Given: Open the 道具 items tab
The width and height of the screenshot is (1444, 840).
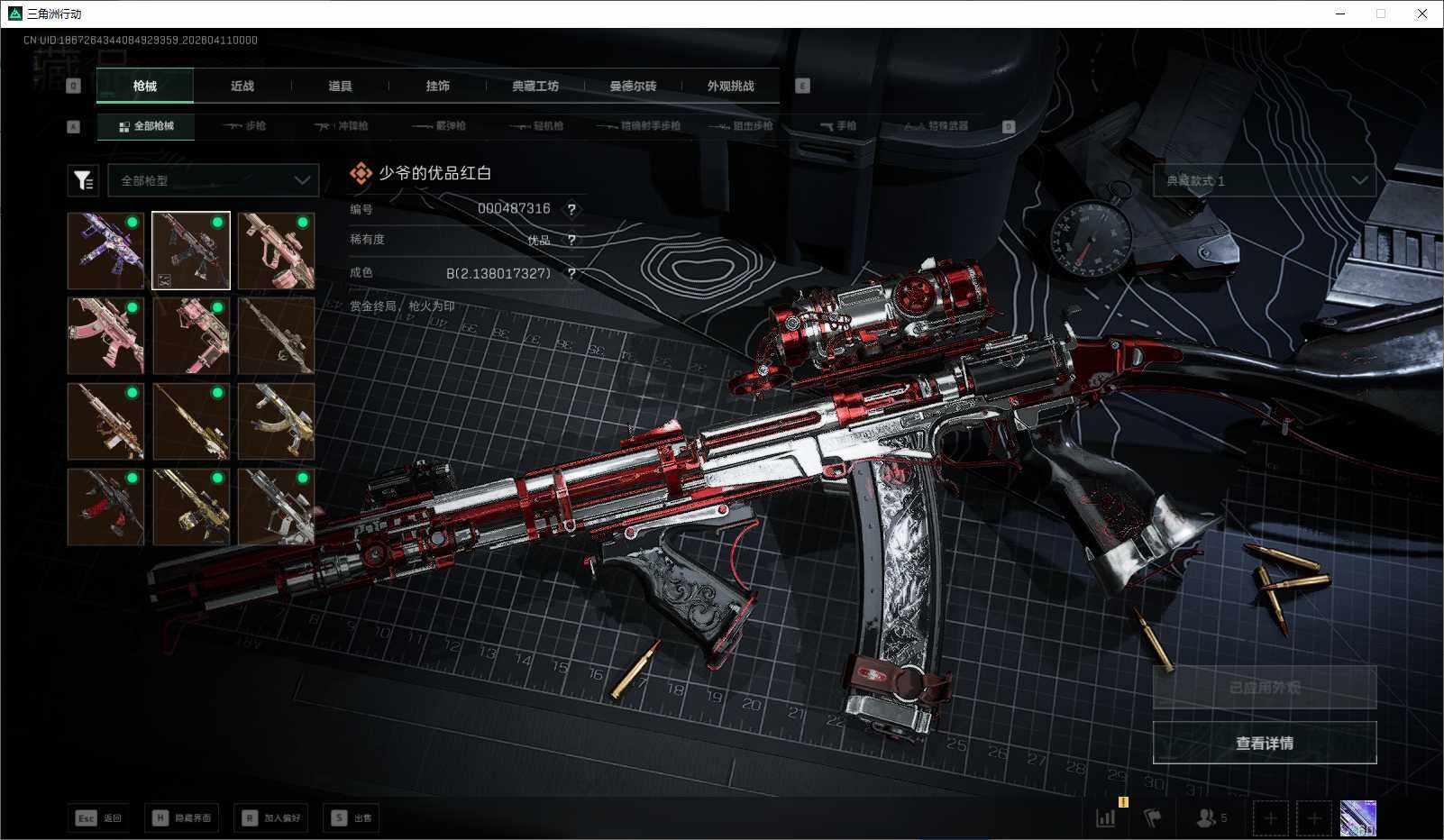Looking at the screenshot, I should (x=340, y=86).
